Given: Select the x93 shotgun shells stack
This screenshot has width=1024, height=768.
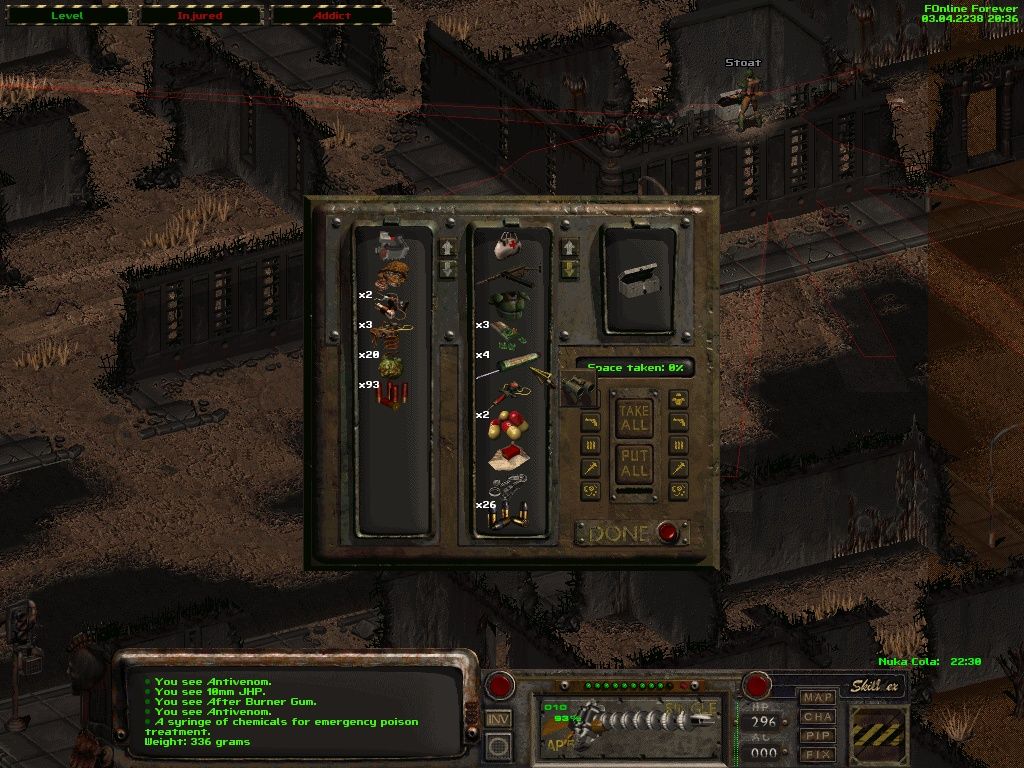Looking at the screenshot, I should tap(393, 394).
